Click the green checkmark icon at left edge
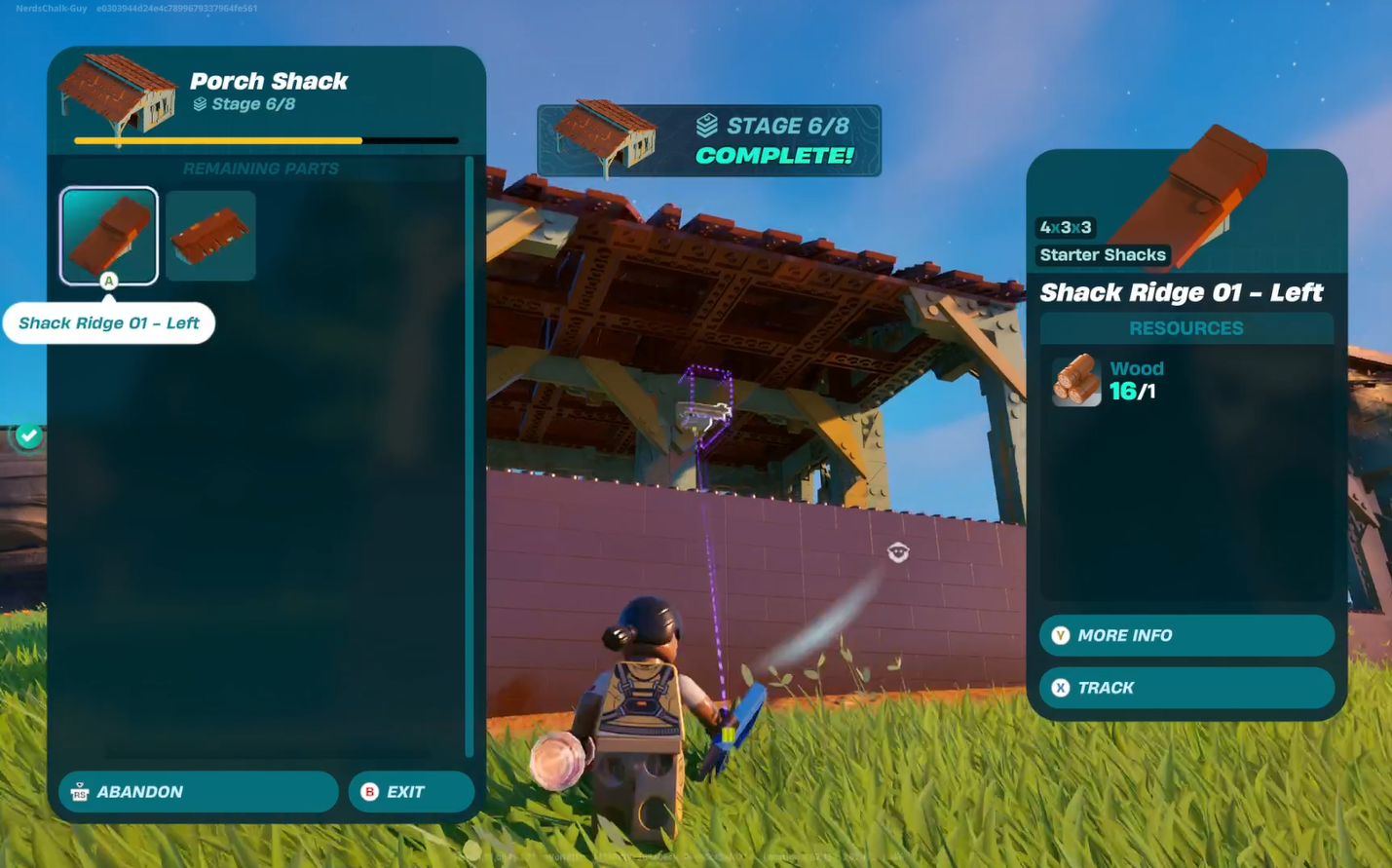The height and width of the screenshot is (868, 1392). pos(28,435)
